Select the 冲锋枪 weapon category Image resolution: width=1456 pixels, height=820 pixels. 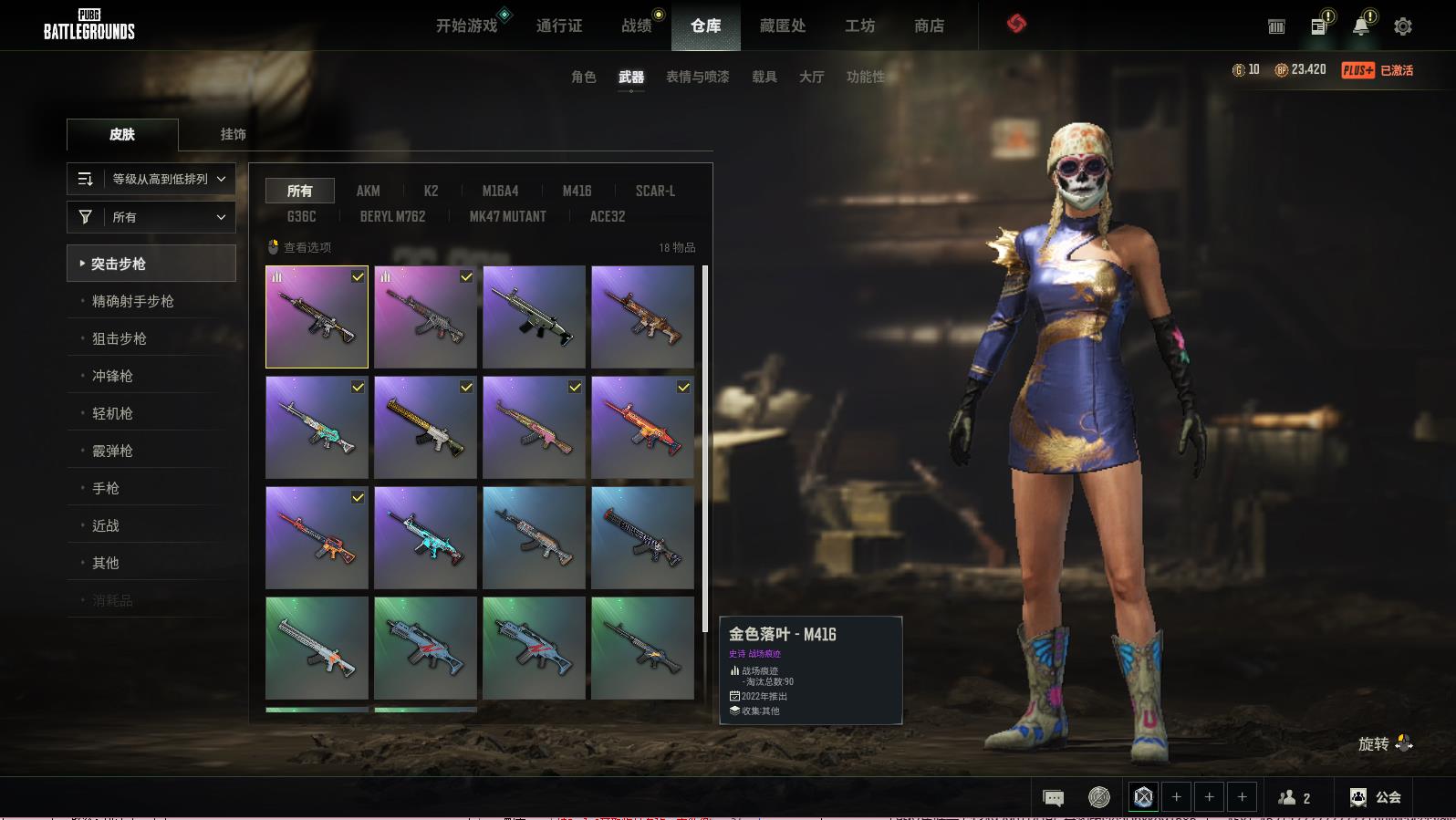(x=112, y=376)
